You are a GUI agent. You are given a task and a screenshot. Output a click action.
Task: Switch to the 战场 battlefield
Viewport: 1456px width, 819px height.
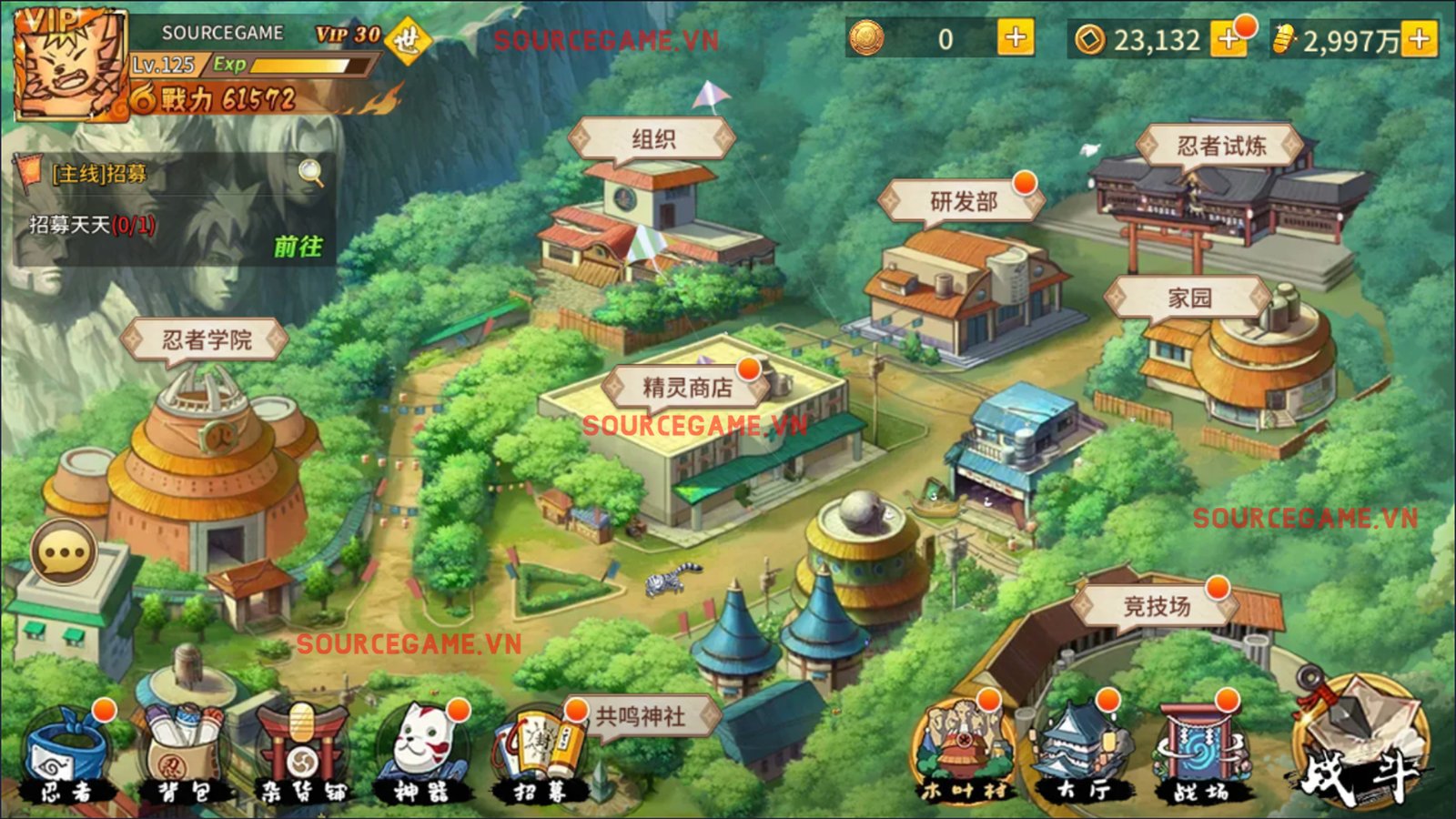point(1199,755)
